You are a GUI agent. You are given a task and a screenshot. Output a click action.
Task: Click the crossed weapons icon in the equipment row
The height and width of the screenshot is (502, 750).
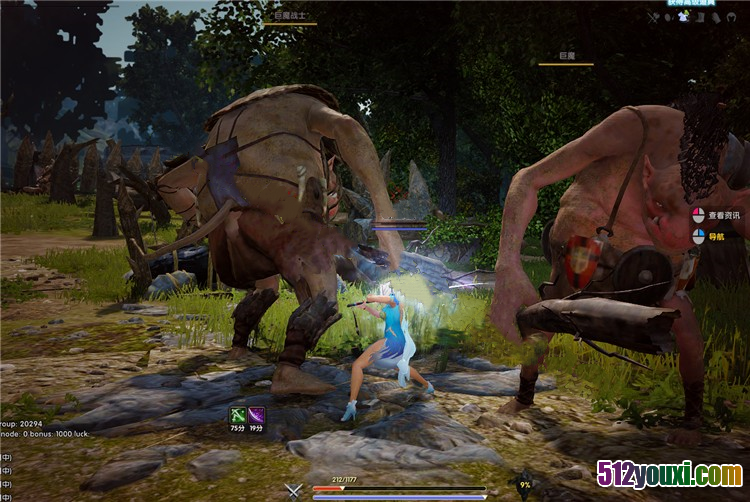pyautogui.click(x=653, y=17)
